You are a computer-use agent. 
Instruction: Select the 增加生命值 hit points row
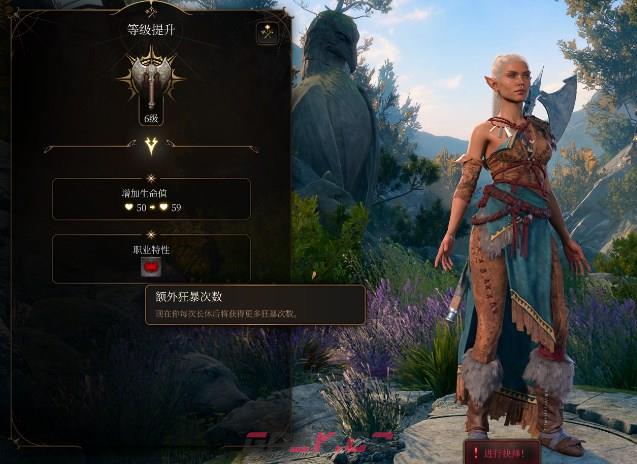[x=151, y=199]
